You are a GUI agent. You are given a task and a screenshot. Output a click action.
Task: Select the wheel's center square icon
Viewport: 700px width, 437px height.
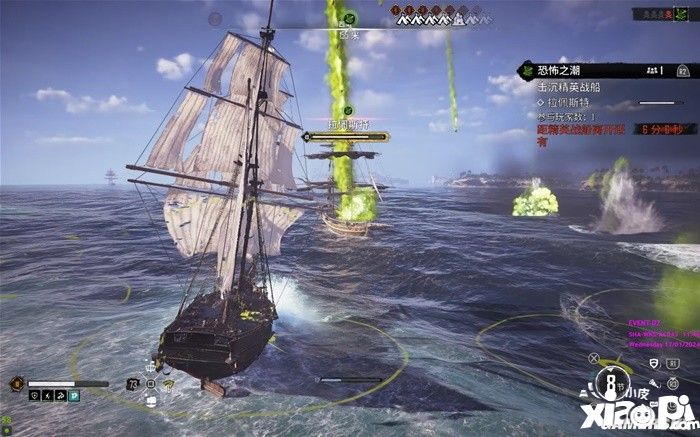(x=152, y=384)
